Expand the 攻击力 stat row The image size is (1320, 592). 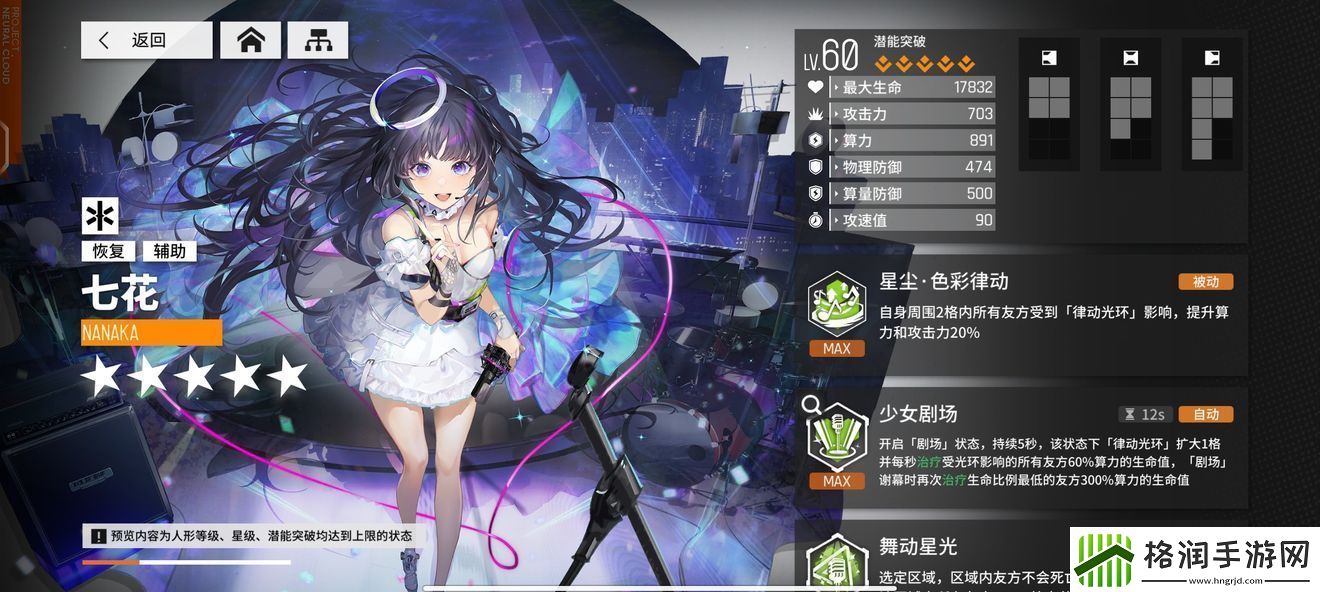[911, 114]
